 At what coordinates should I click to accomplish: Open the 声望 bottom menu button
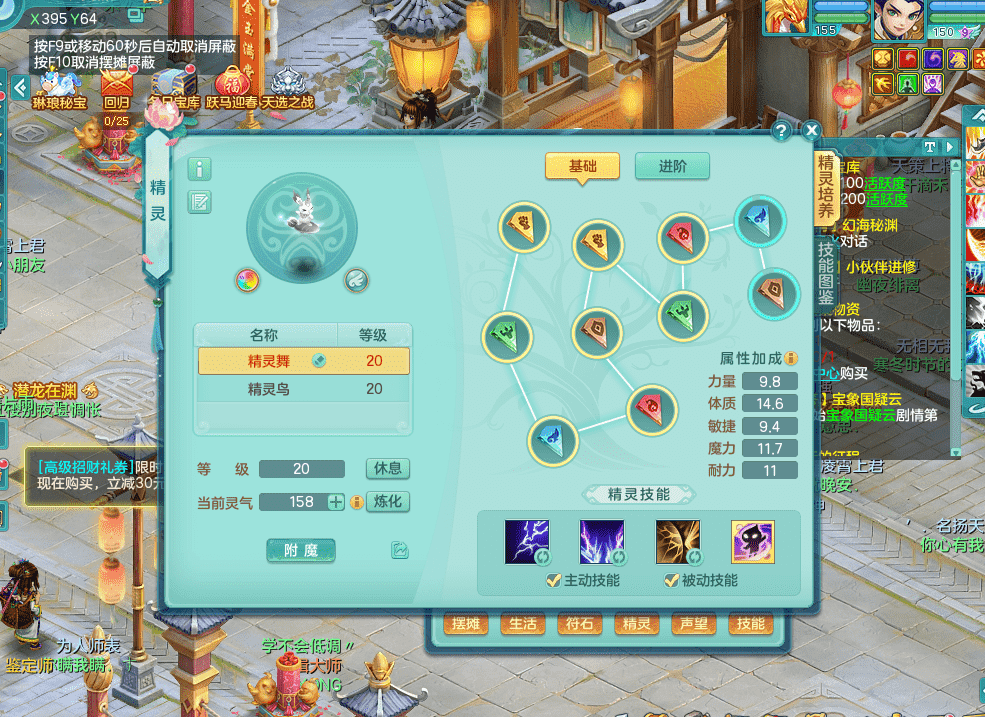point(694,625)
